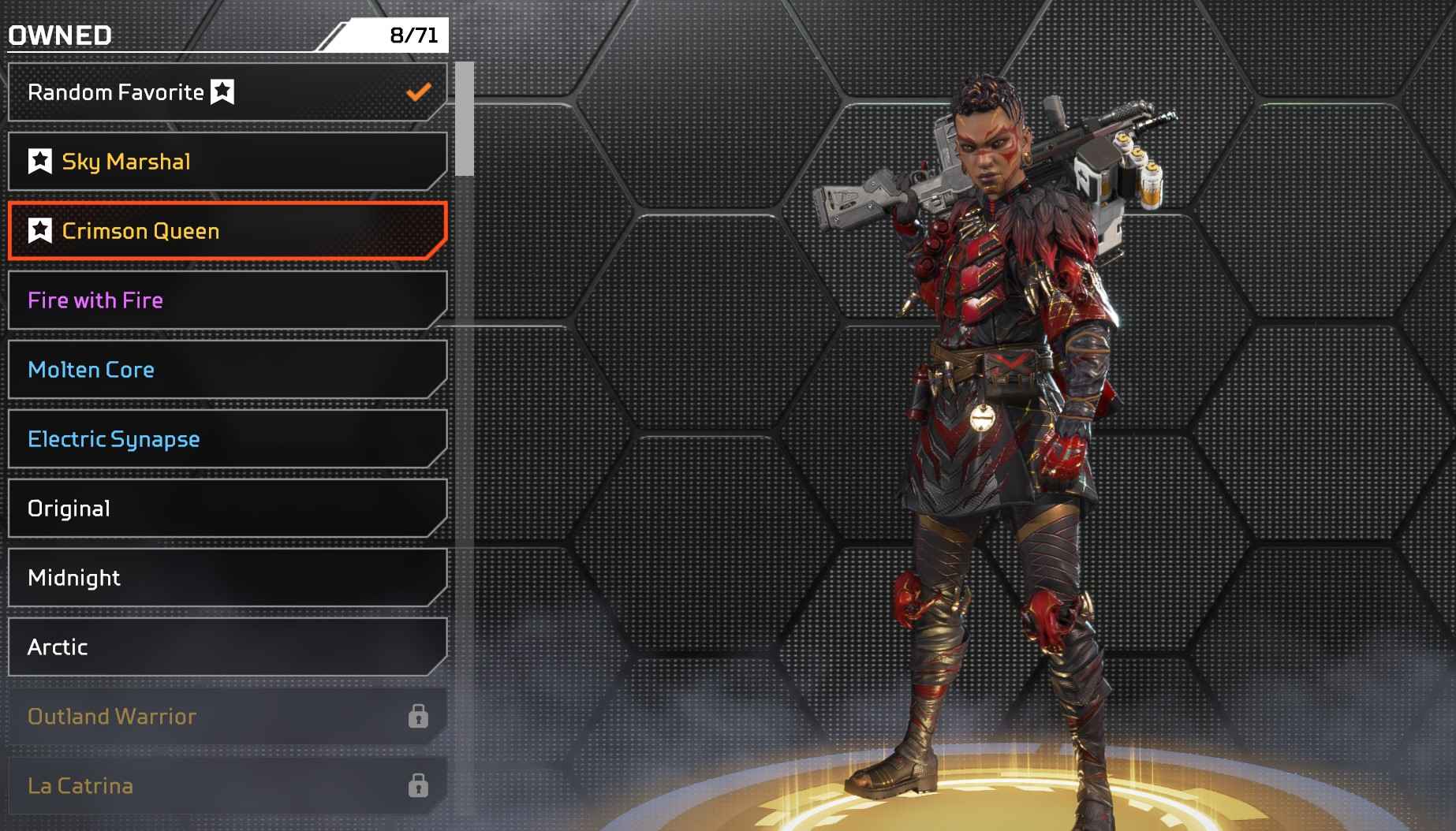Image resolution: width=1456 pixels, height=831 pixels.
Task: Choose the Arctic skin
Action: (227, 647)
